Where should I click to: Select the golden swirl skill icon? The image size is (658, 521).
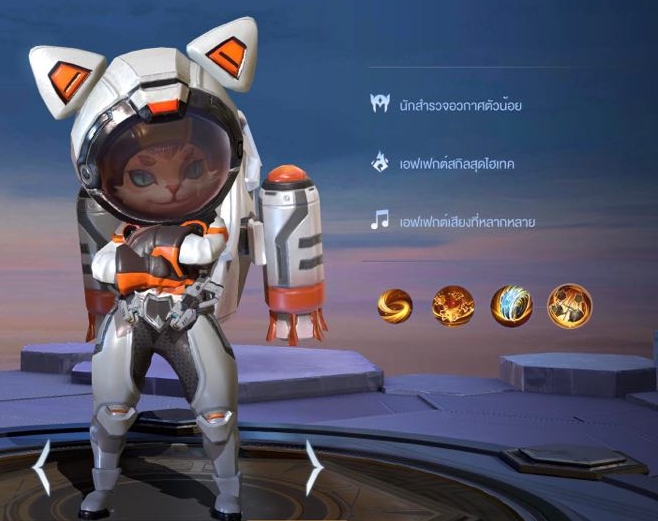pos(395,306)
